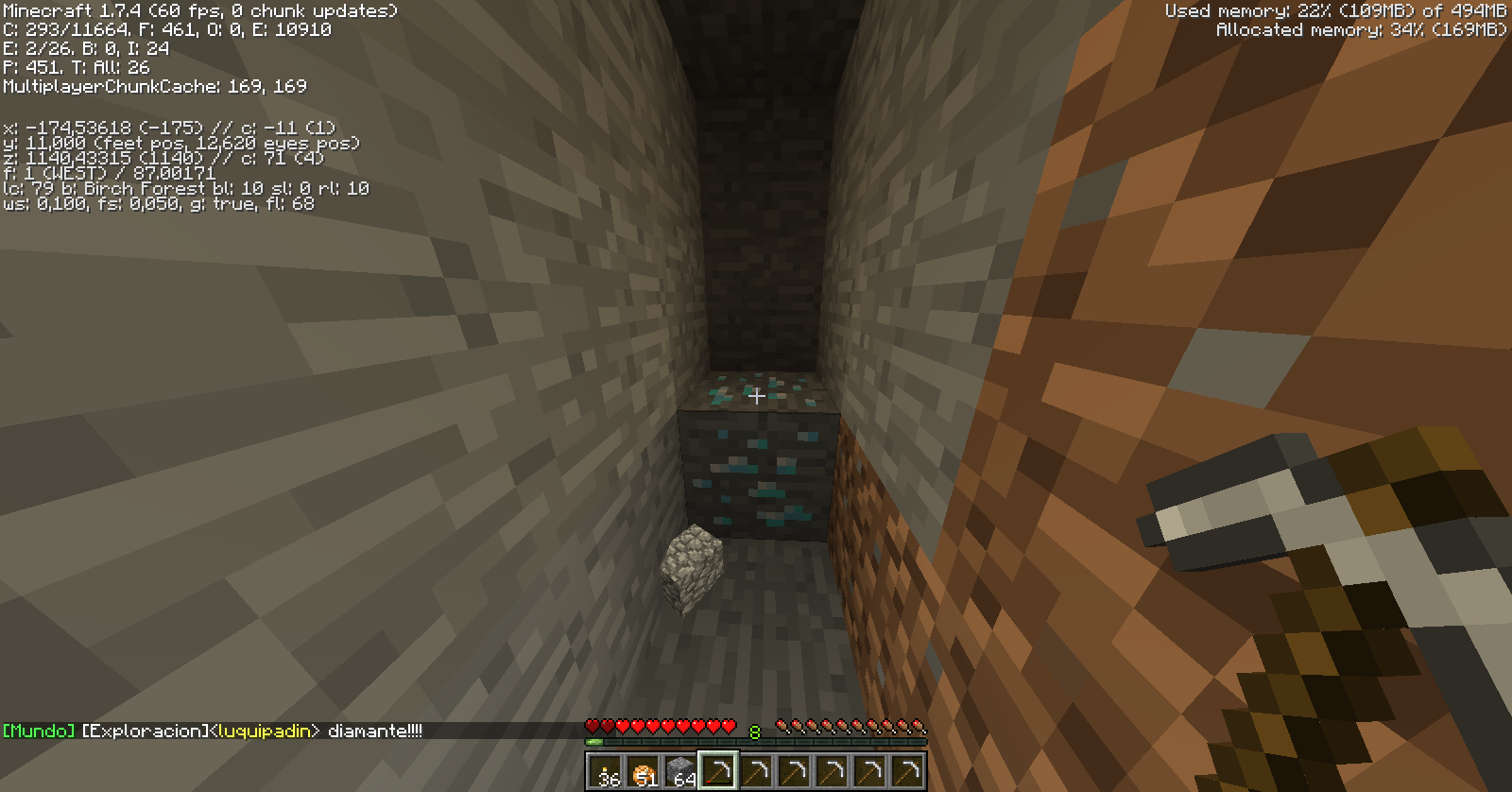Click the crosshair at screen center

(756, 398)
